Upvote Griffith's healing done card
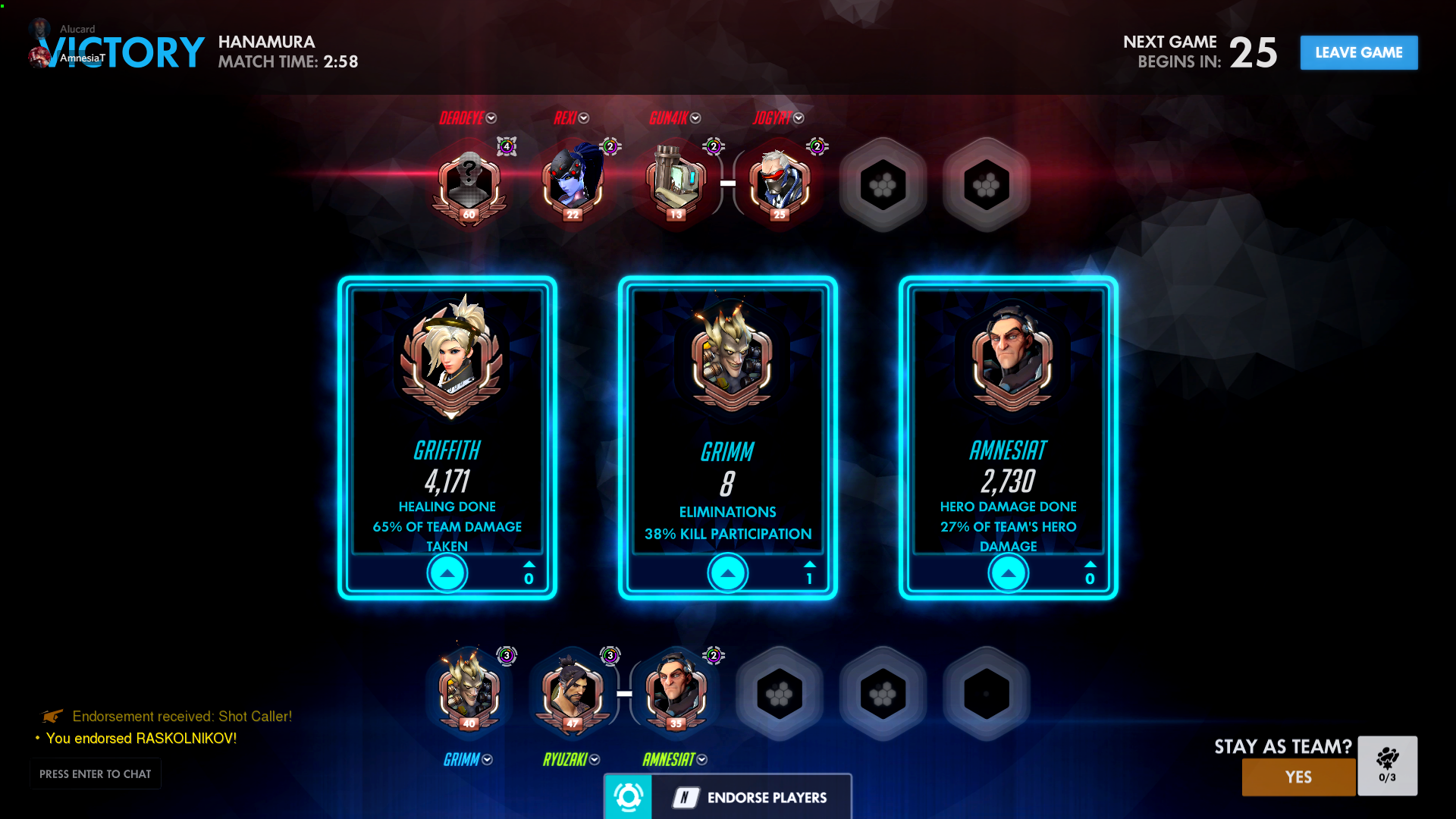This screenshot has height=819, width=1456. pyautogui.click(x=447, y=573)
